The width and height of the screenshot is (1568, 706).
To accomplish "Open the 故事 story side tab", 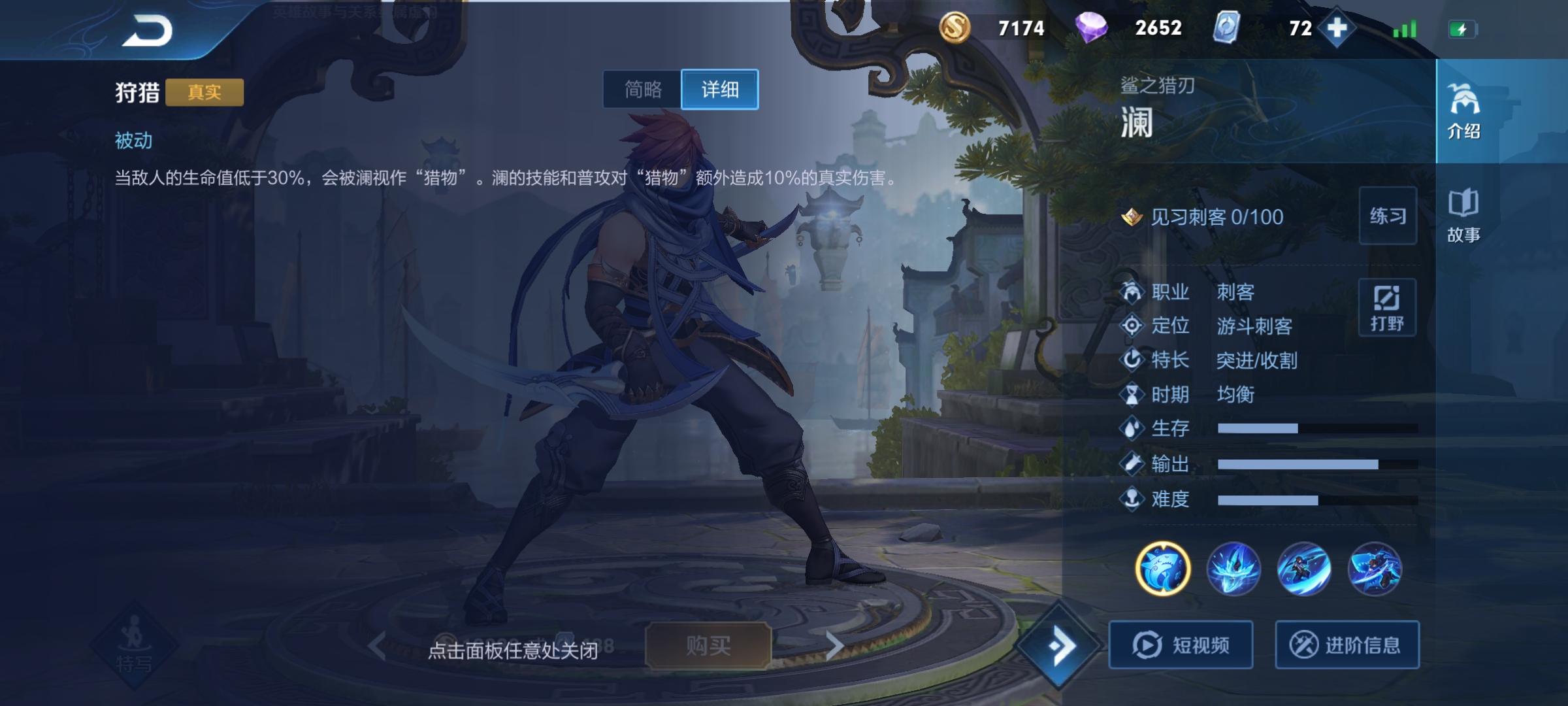I will tap(1463, 216).
